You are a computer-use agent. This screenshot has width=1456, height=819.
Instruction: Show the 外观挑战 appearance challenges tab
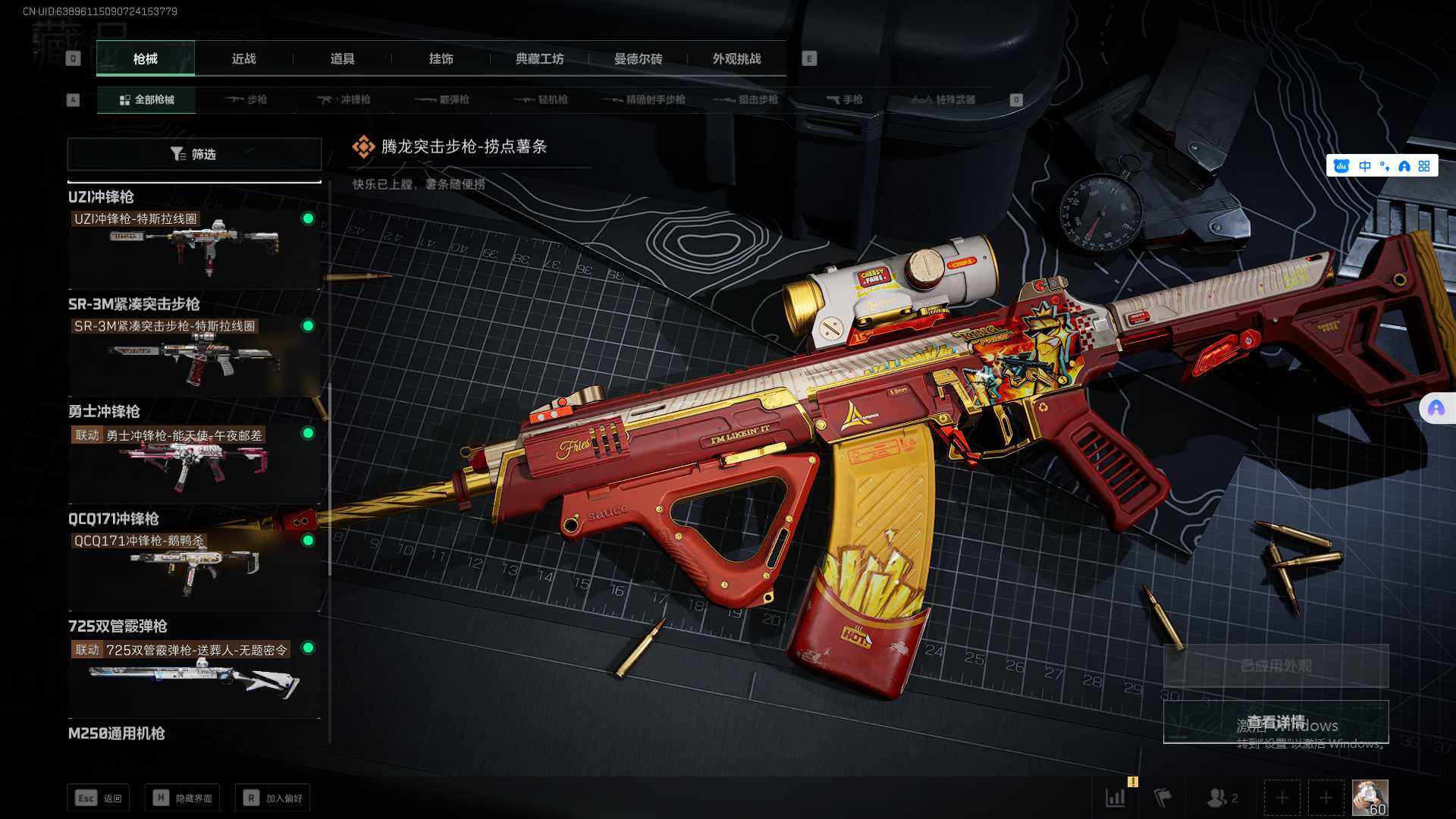click(x=736, y=58)
